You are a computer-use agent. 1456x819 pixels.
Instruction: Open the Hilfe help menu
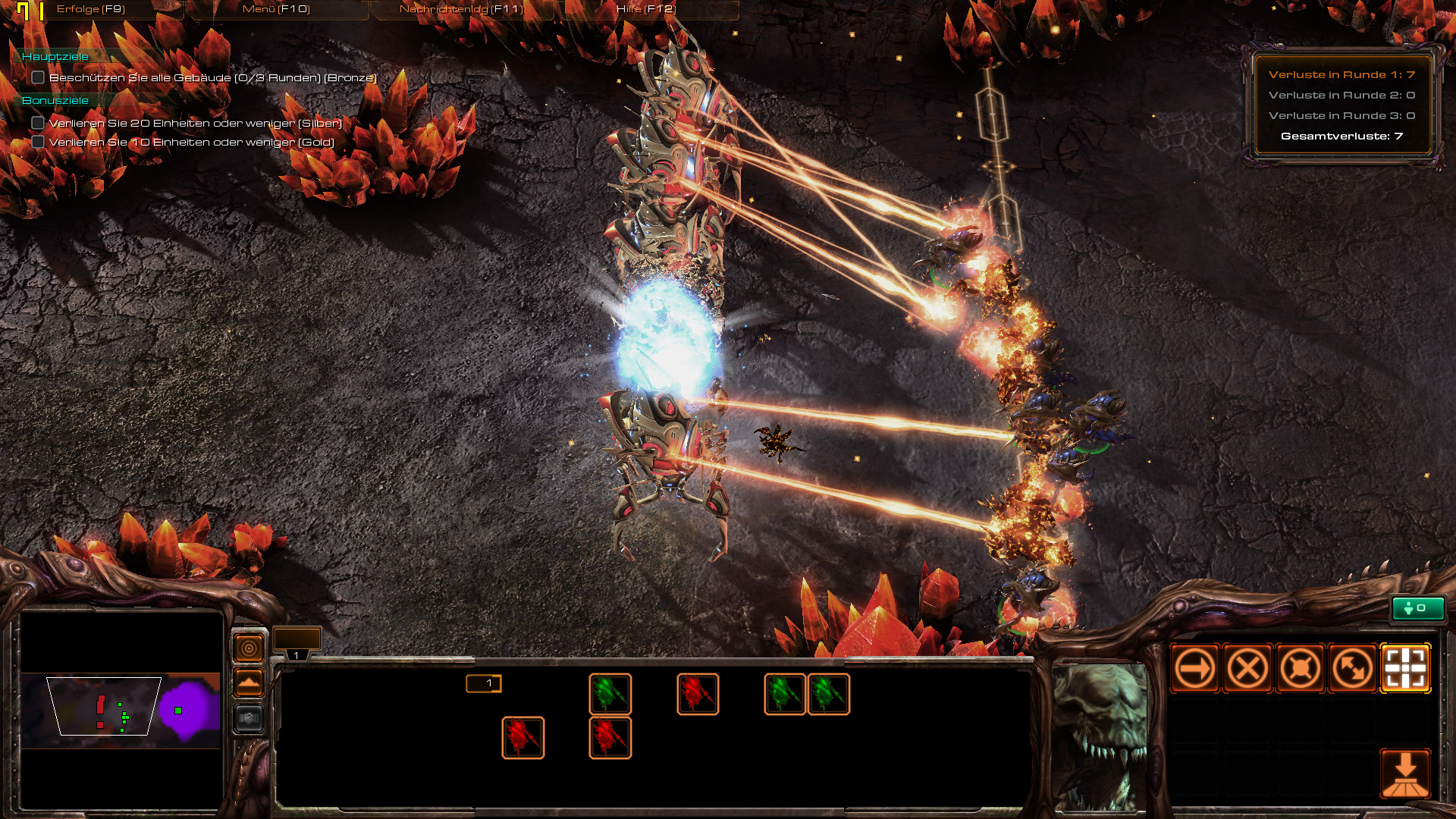pyautogui.click(x=645, y=9)
